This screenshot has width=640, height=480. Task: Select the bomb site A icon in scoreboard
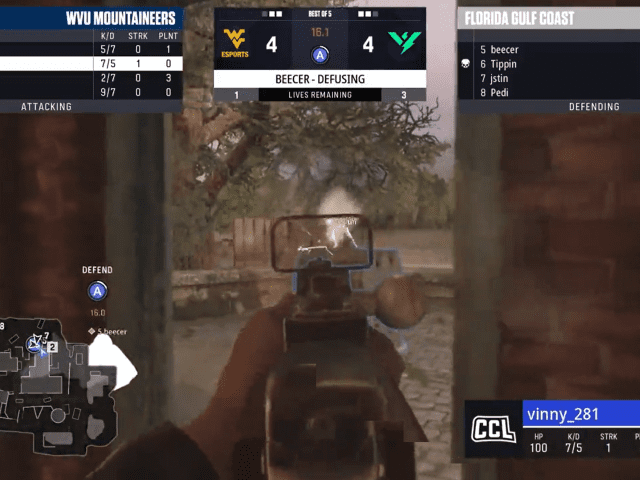(320, 55)
